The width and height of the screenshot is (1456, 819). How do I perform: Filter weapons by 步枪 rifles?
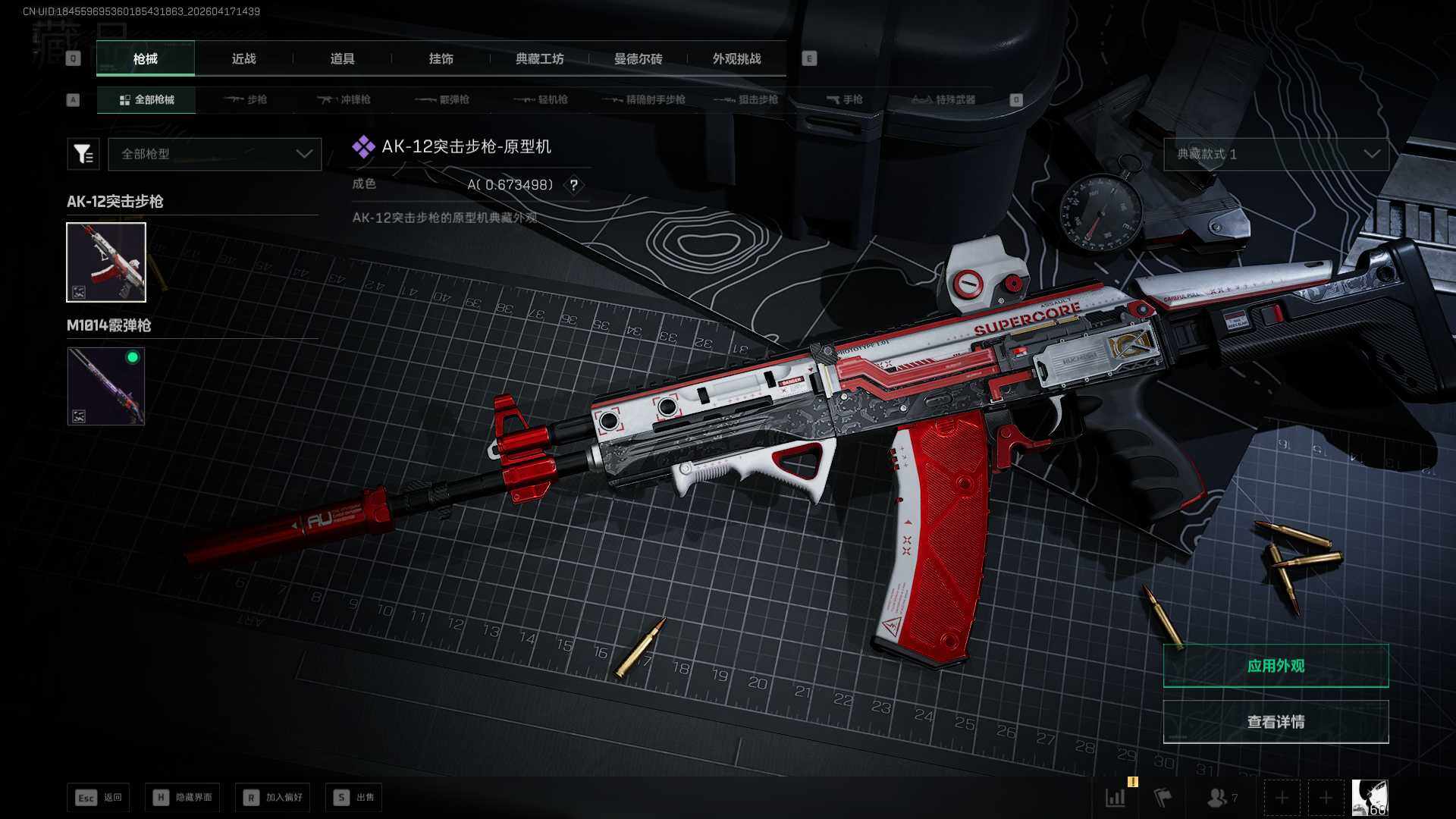(246, 99)
